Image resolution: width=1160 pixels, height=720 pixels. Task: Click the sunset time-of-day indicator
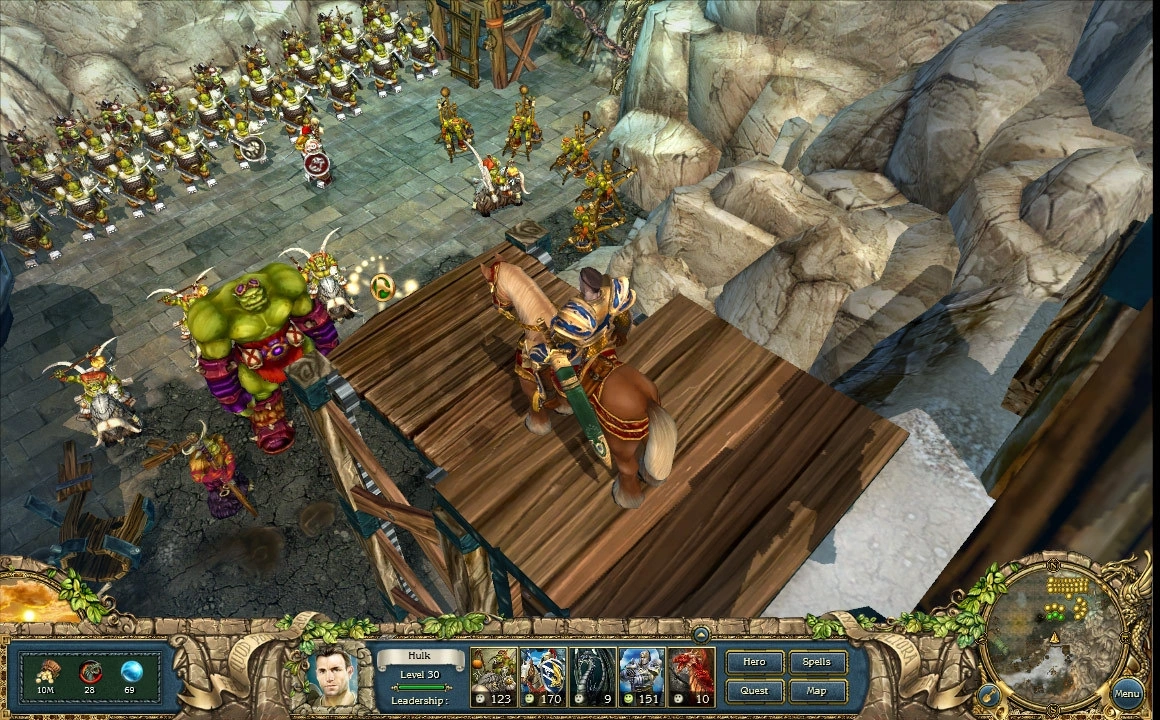[38, 598]
